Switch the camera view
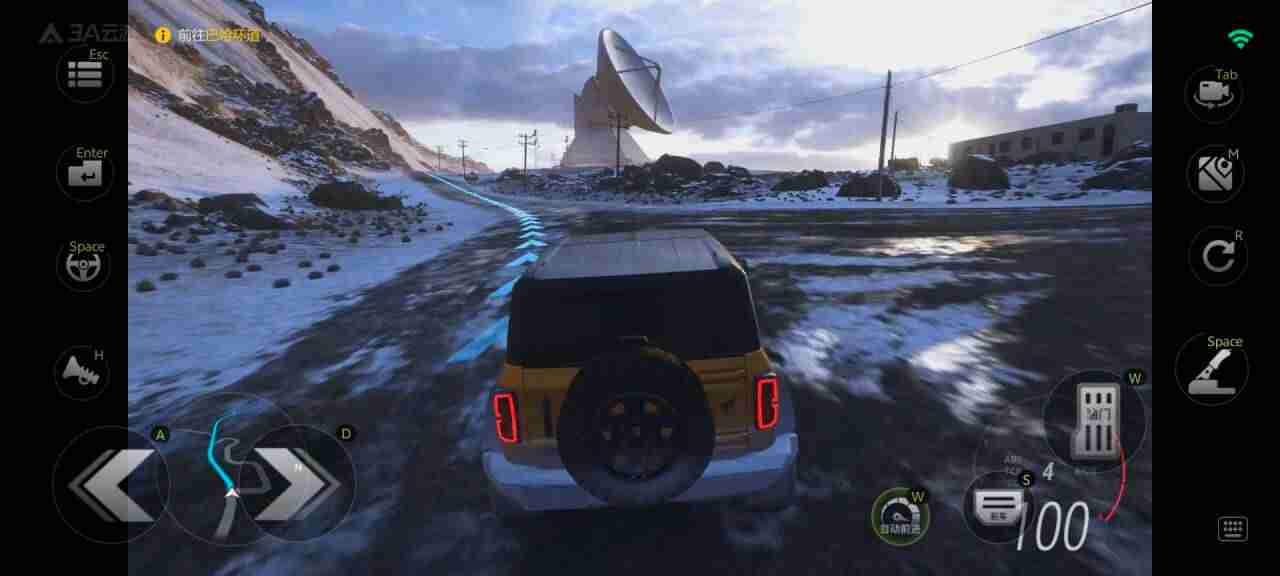Image resolution: width=1280 pixels, height=576 pixels. click(1214, 95)
